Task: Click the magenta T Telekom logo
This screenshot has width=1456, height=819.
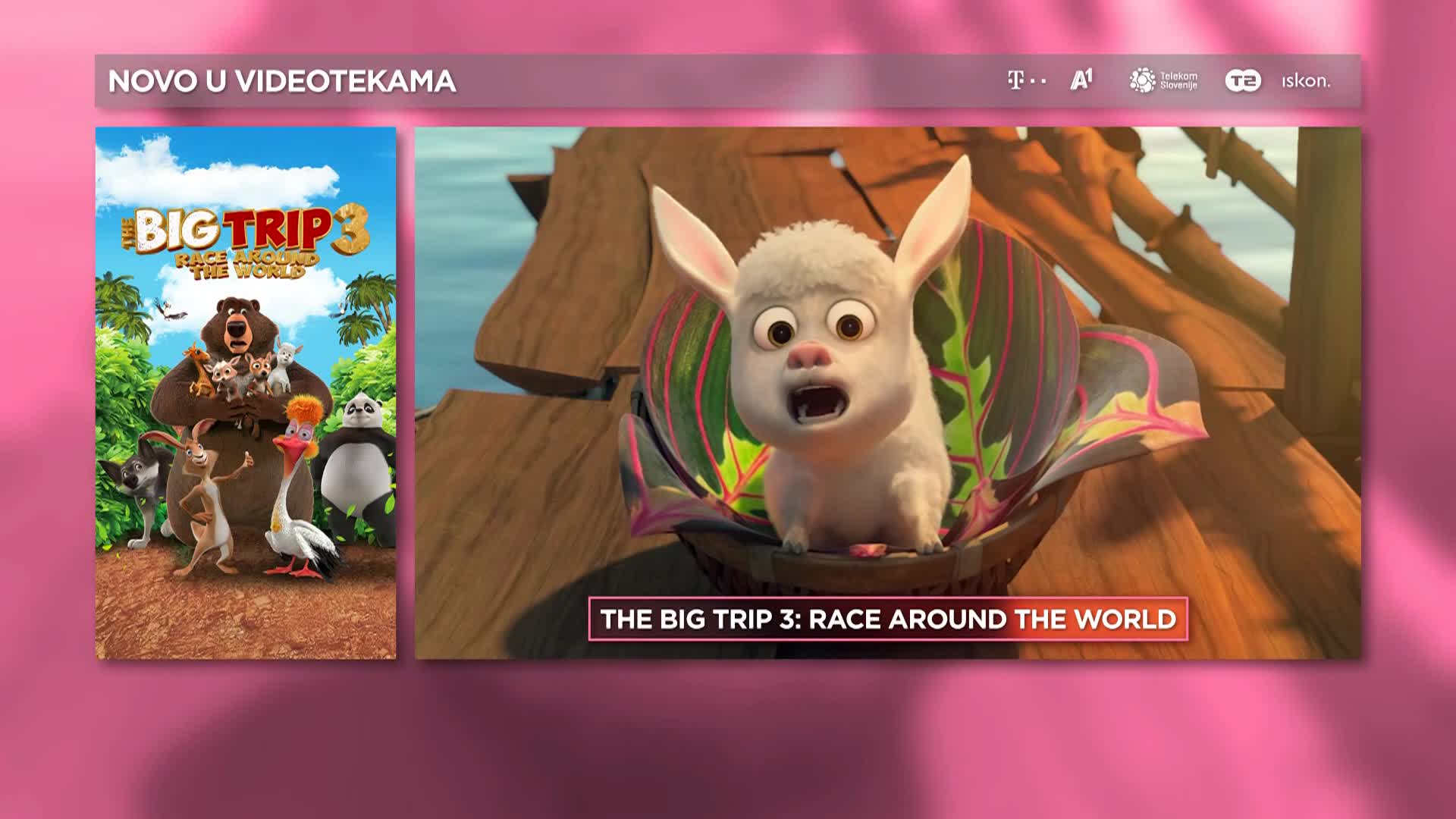Action: click(x=1026, y=80)
